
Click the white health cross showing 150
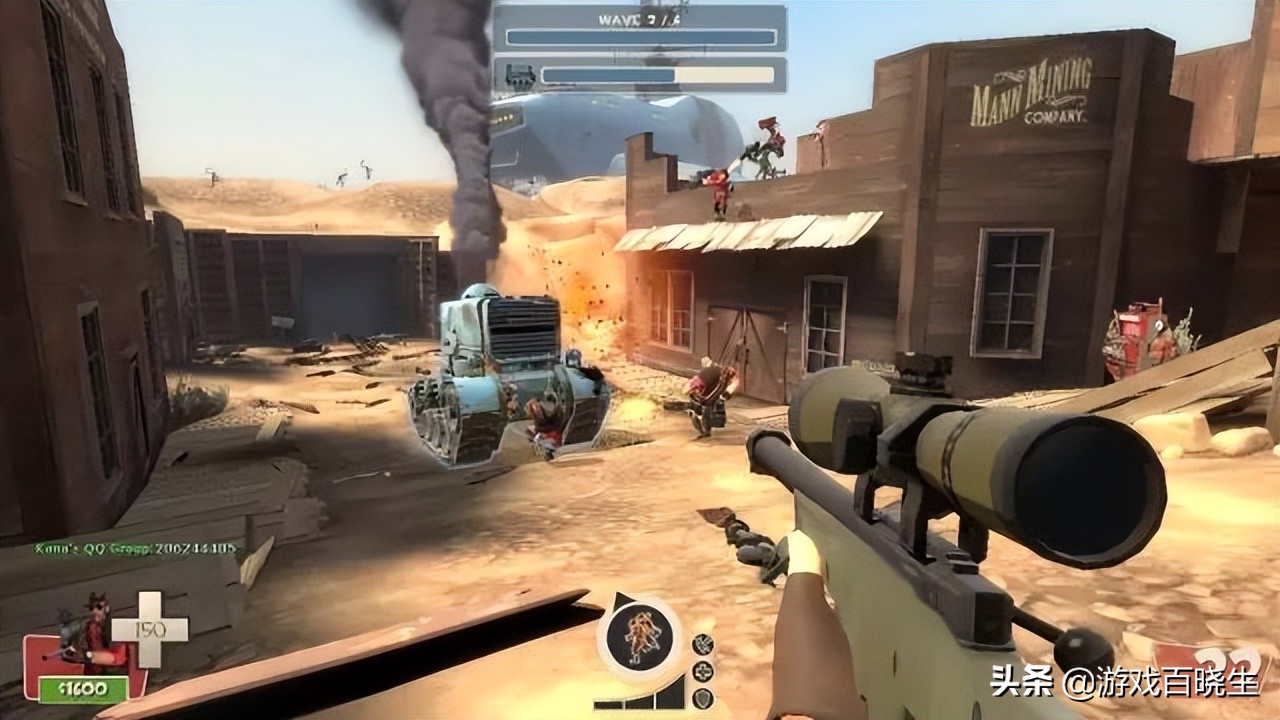[x=150, y=630]
